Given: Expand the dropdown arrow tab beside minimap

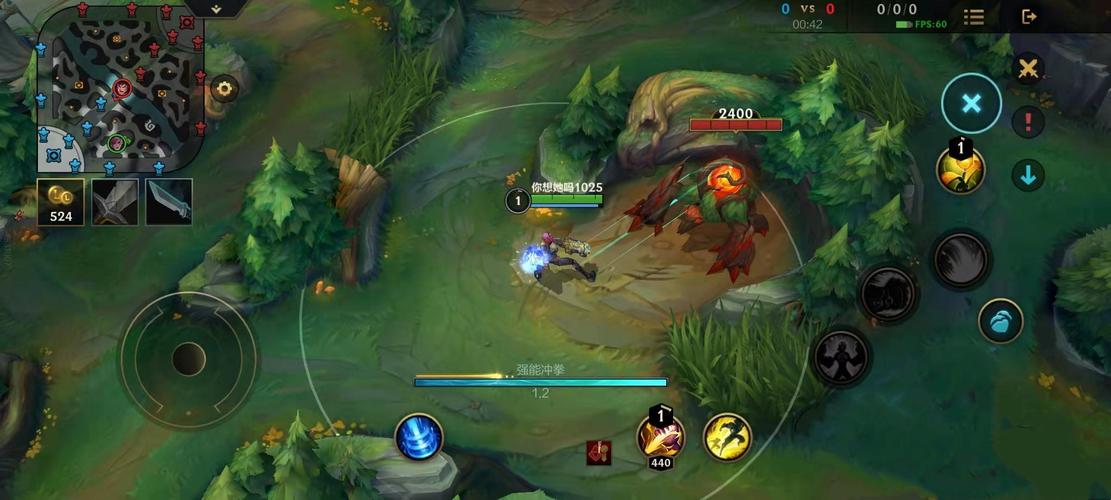Looking at the screenshot, I should (x=217, y=8).
